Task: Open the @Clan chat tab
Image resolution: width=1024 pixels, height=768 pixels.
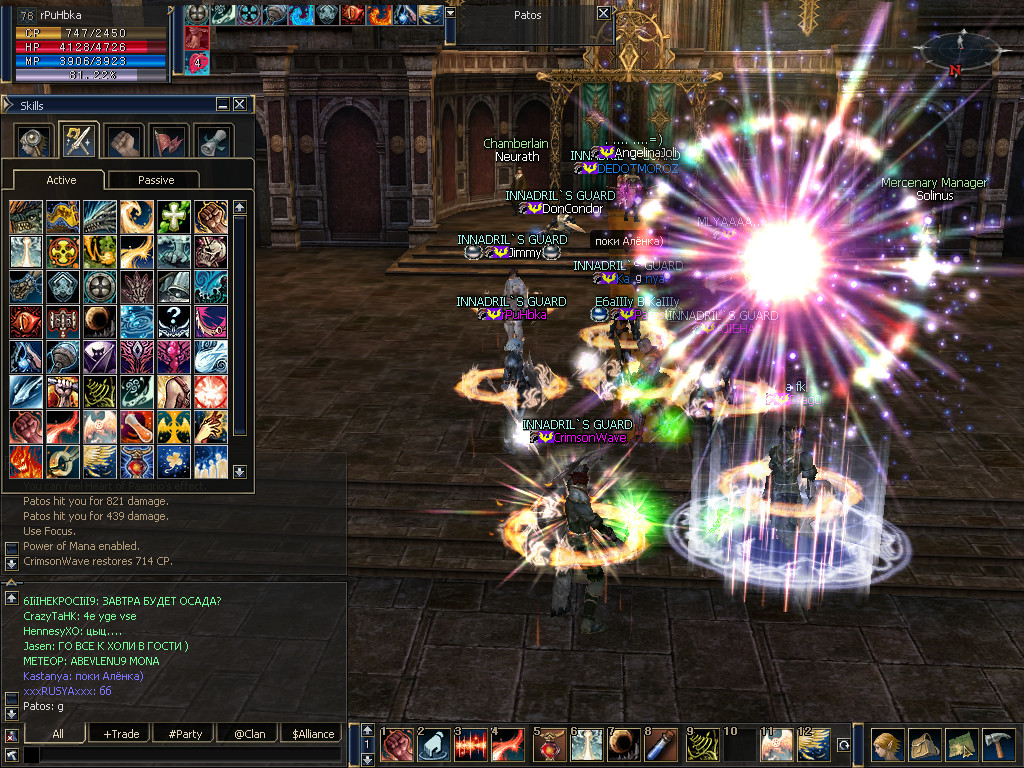Action: [x=247, y=733]
